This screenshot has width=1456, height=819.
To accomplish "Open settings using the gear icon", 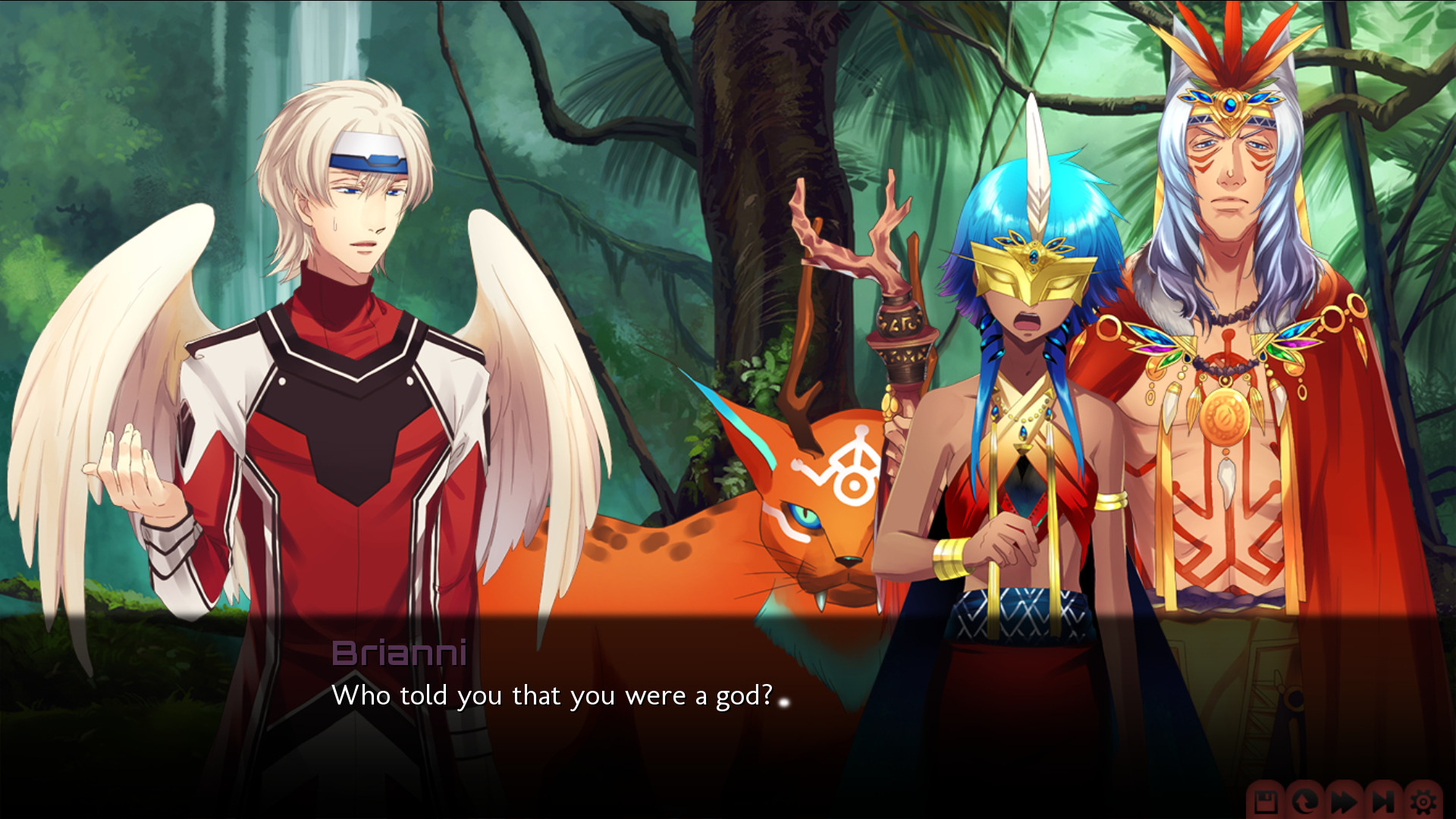I will [x=1423, y=802].
